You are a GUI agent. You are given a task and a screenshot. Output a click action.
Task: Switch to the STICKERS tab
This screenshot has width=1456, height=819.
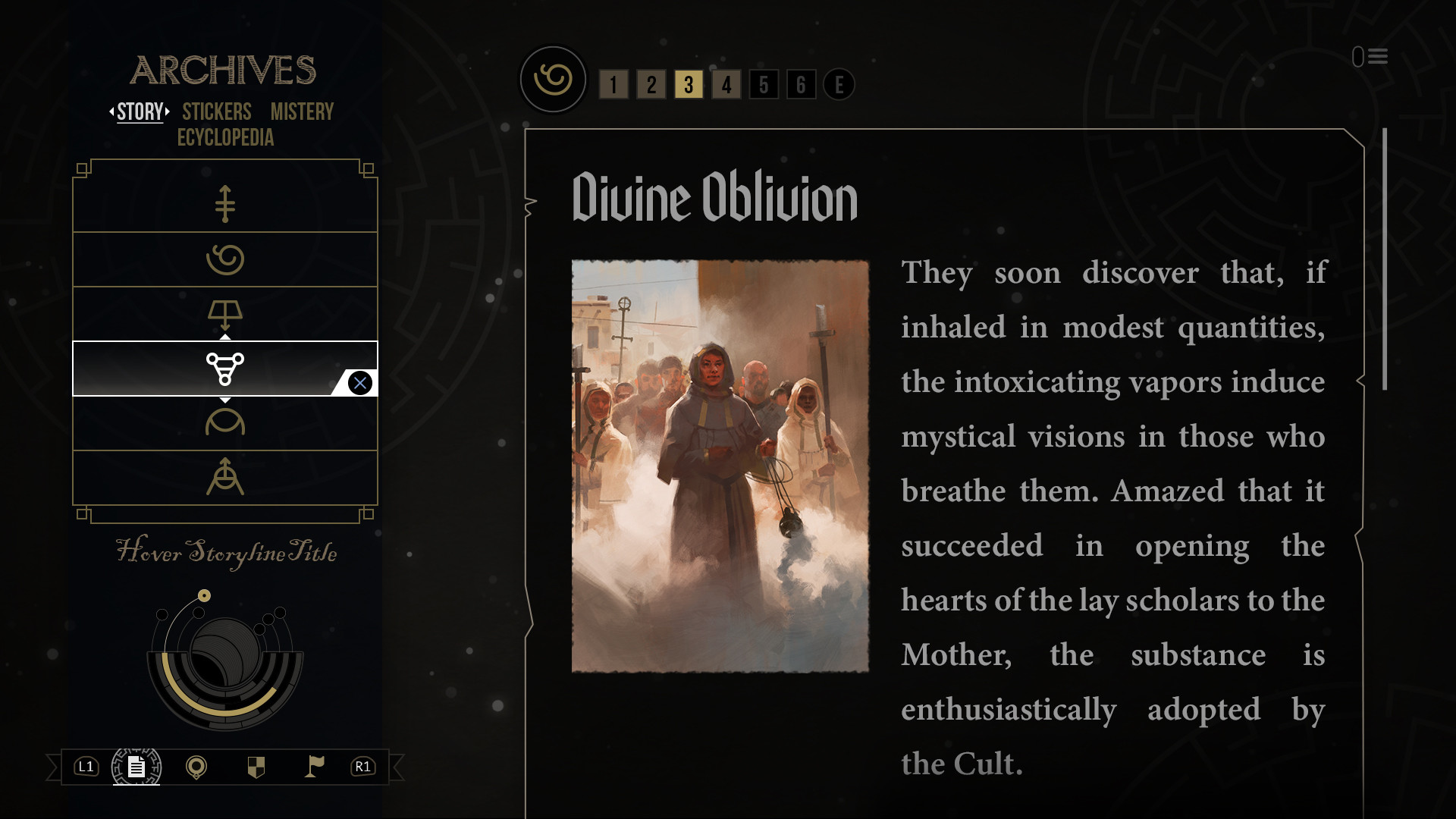pos(216,112)
